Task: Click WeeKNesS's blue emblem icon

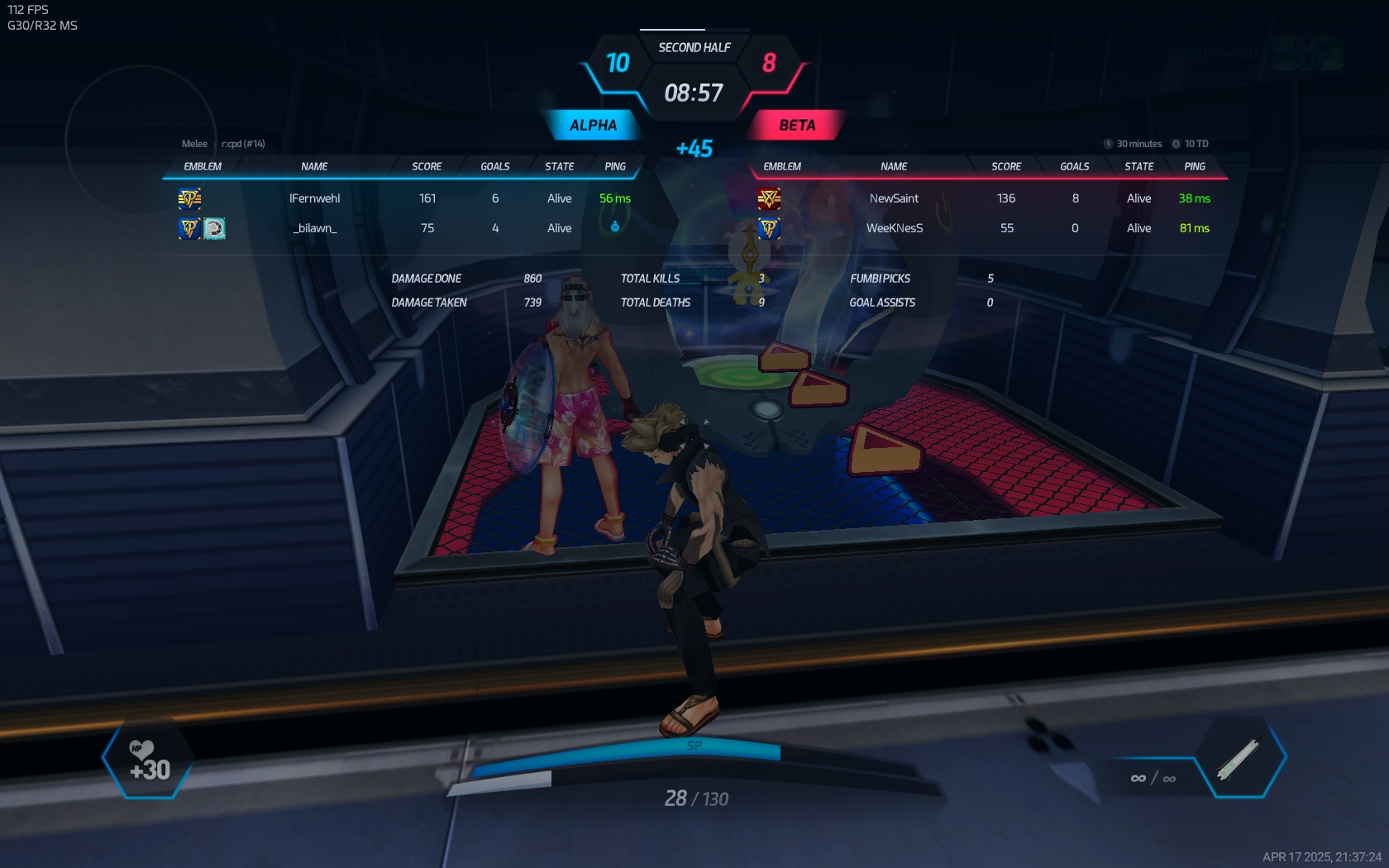Action: click(769, 228)
